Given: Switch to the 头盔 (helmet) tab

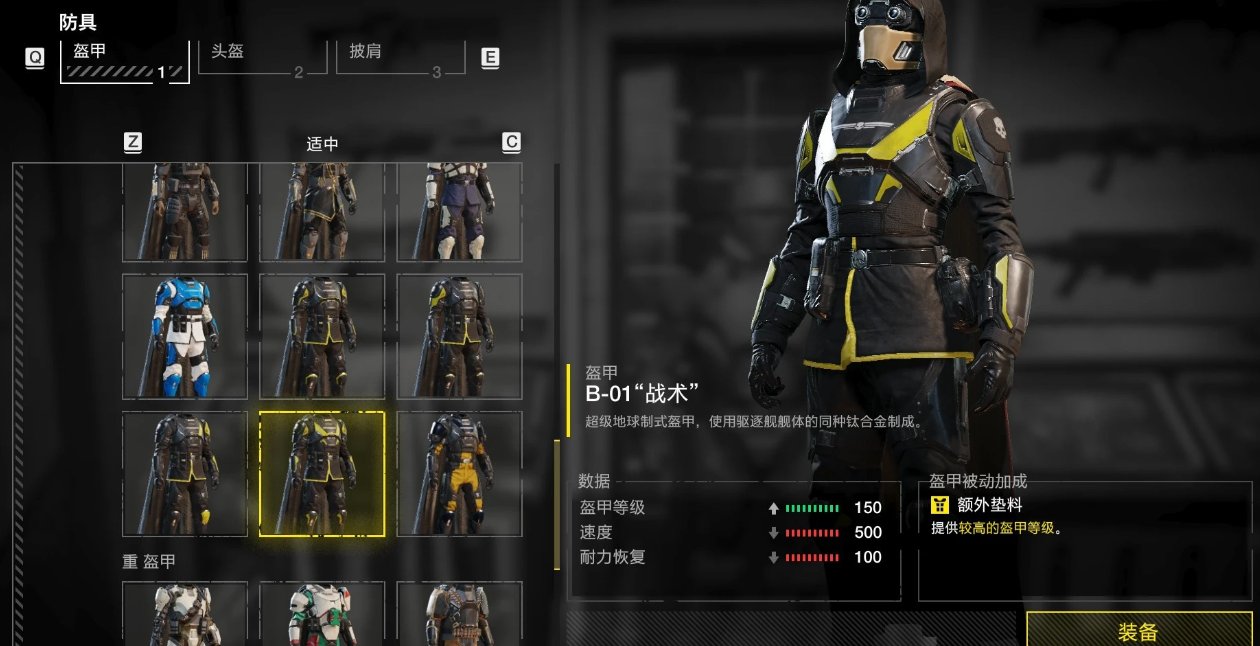Looking at the screenshot, I should (x=262, y=57).
